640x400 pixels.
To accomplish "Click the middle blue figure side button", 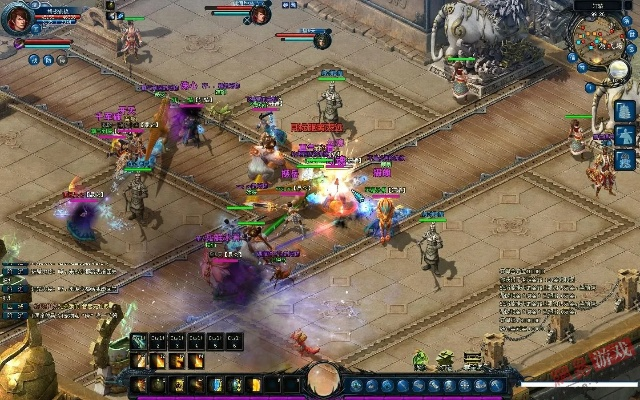I will (625, 135).
